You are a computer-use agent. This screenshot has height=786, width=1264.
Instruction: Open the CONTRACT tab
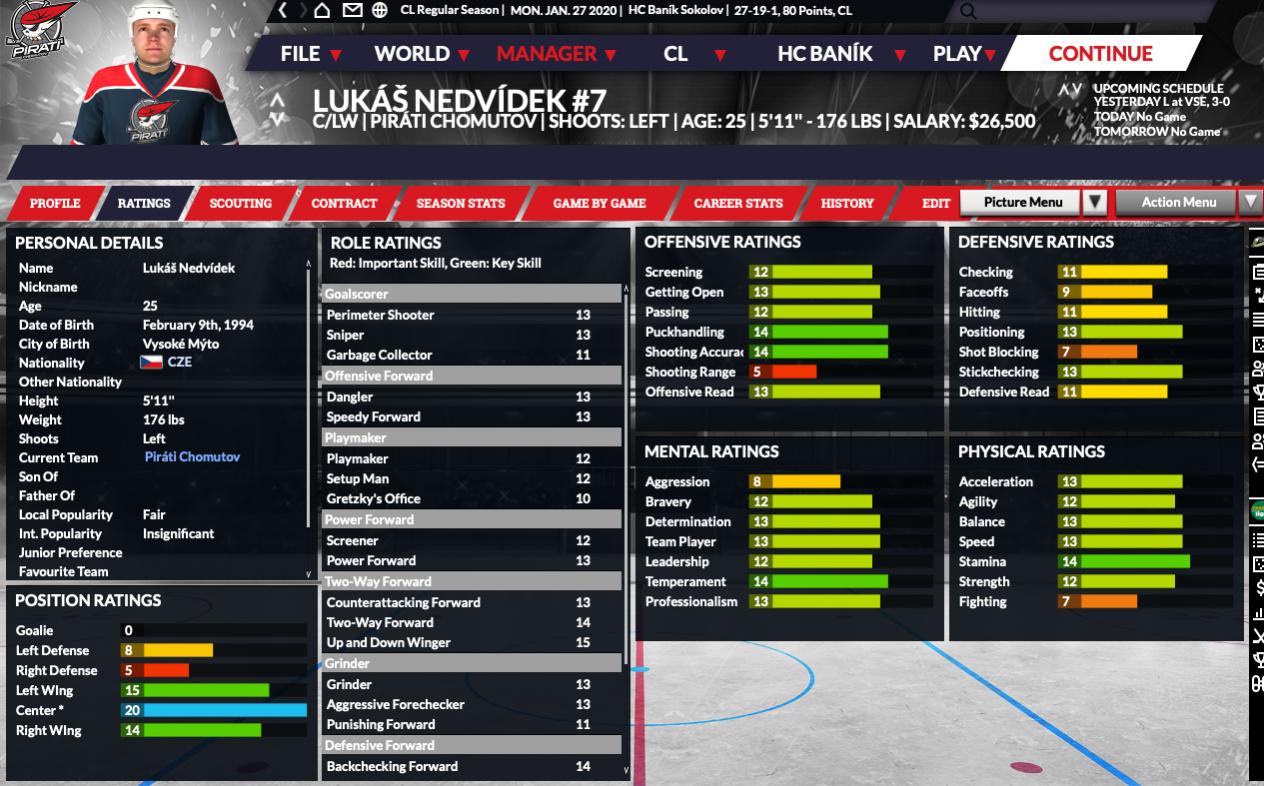coord(344,203)
